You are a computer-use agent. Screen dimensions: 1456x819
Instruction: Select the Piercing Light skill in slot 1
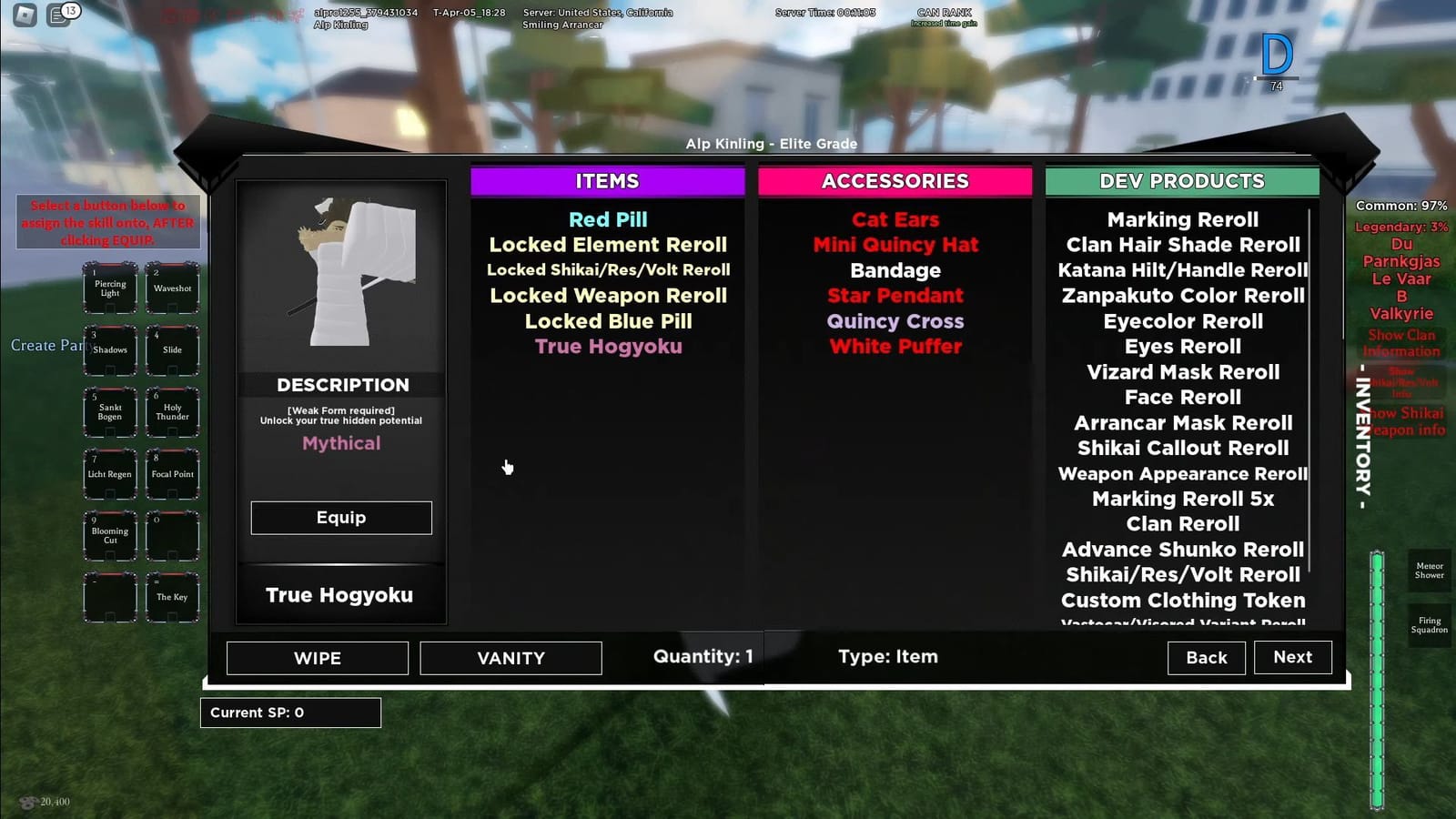pos(109,288)
